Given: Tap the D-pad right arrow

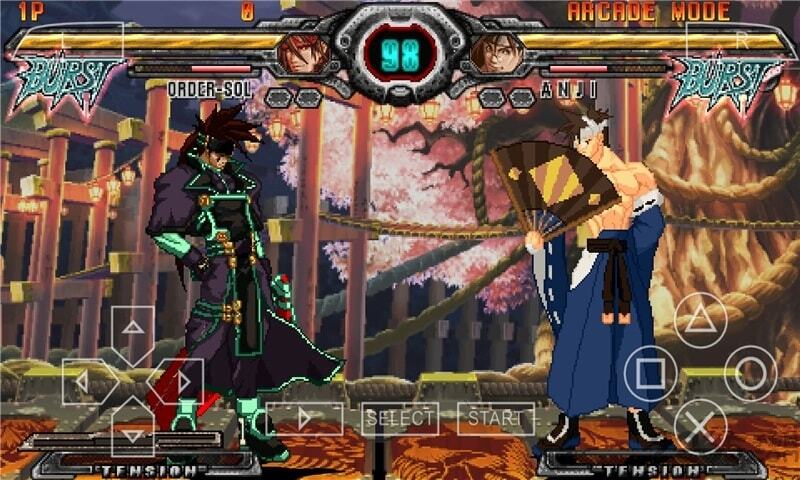Looking at the screenshot, I should 180,382.
